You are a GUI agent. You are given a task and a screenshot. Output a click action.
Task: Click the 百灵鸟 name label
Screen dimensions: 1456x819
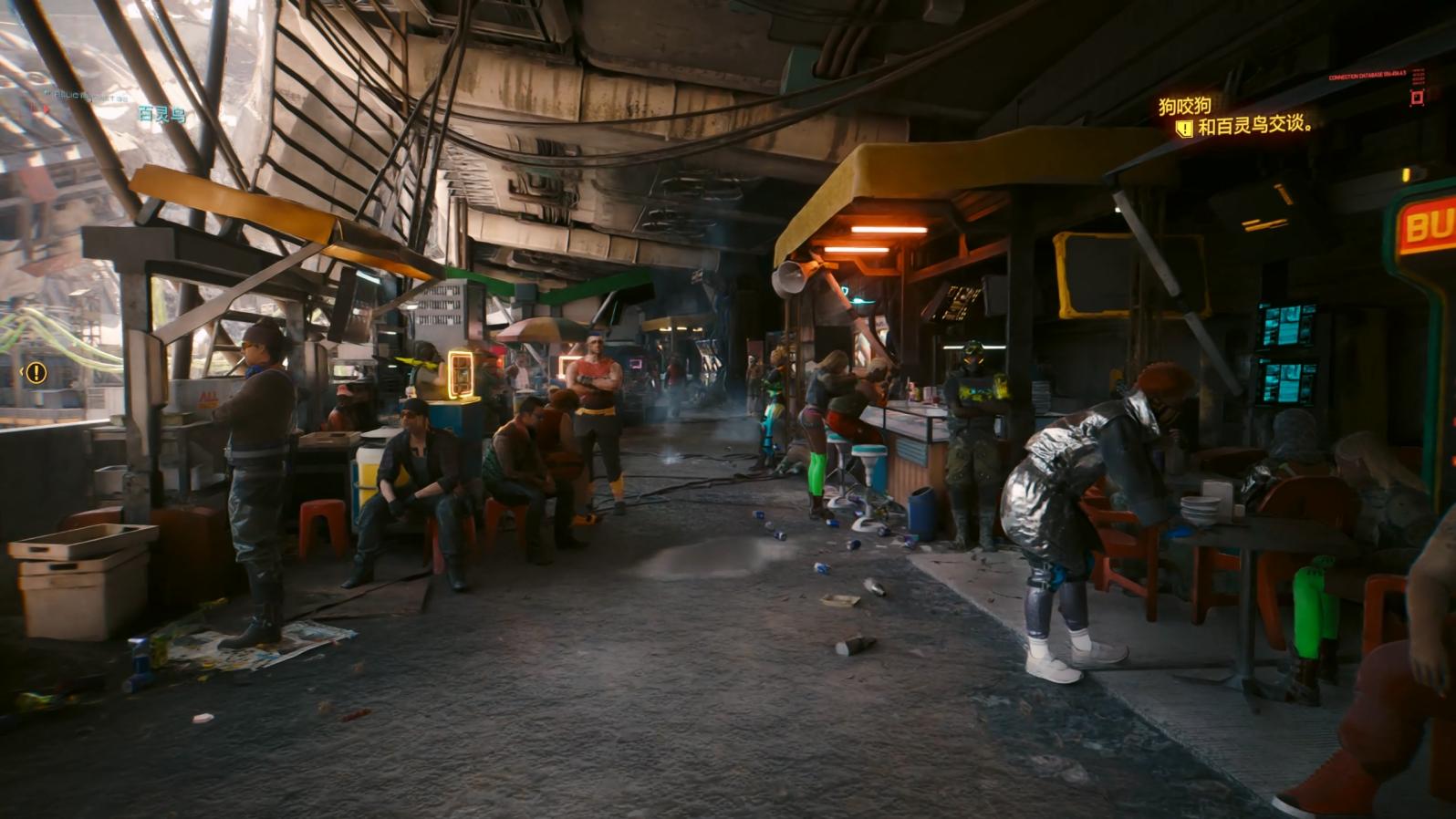161,115
